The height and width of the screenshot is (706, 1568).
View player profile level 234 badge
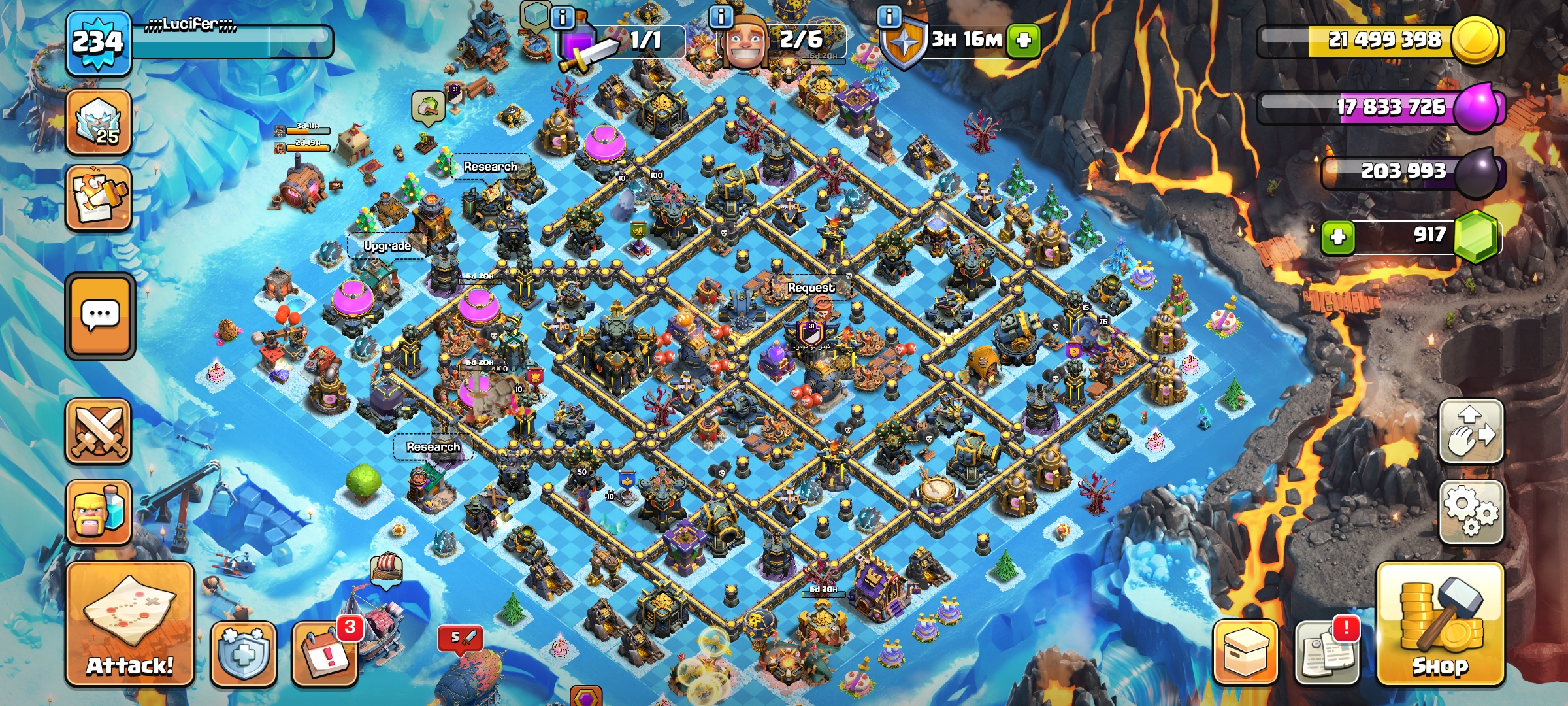[x=98, y=43]
